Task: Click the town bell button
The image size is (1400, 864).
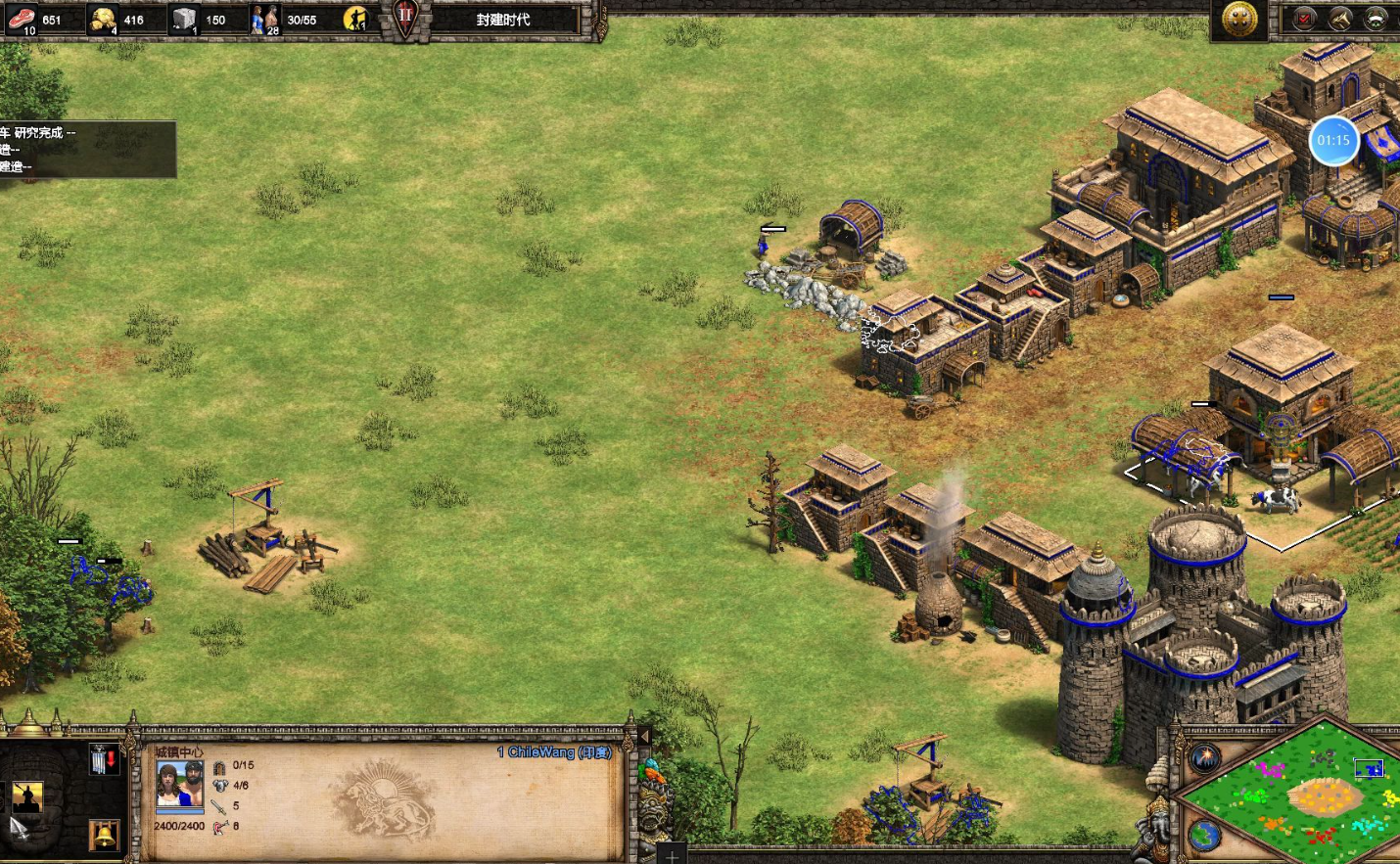Action: tap(104, 834)
